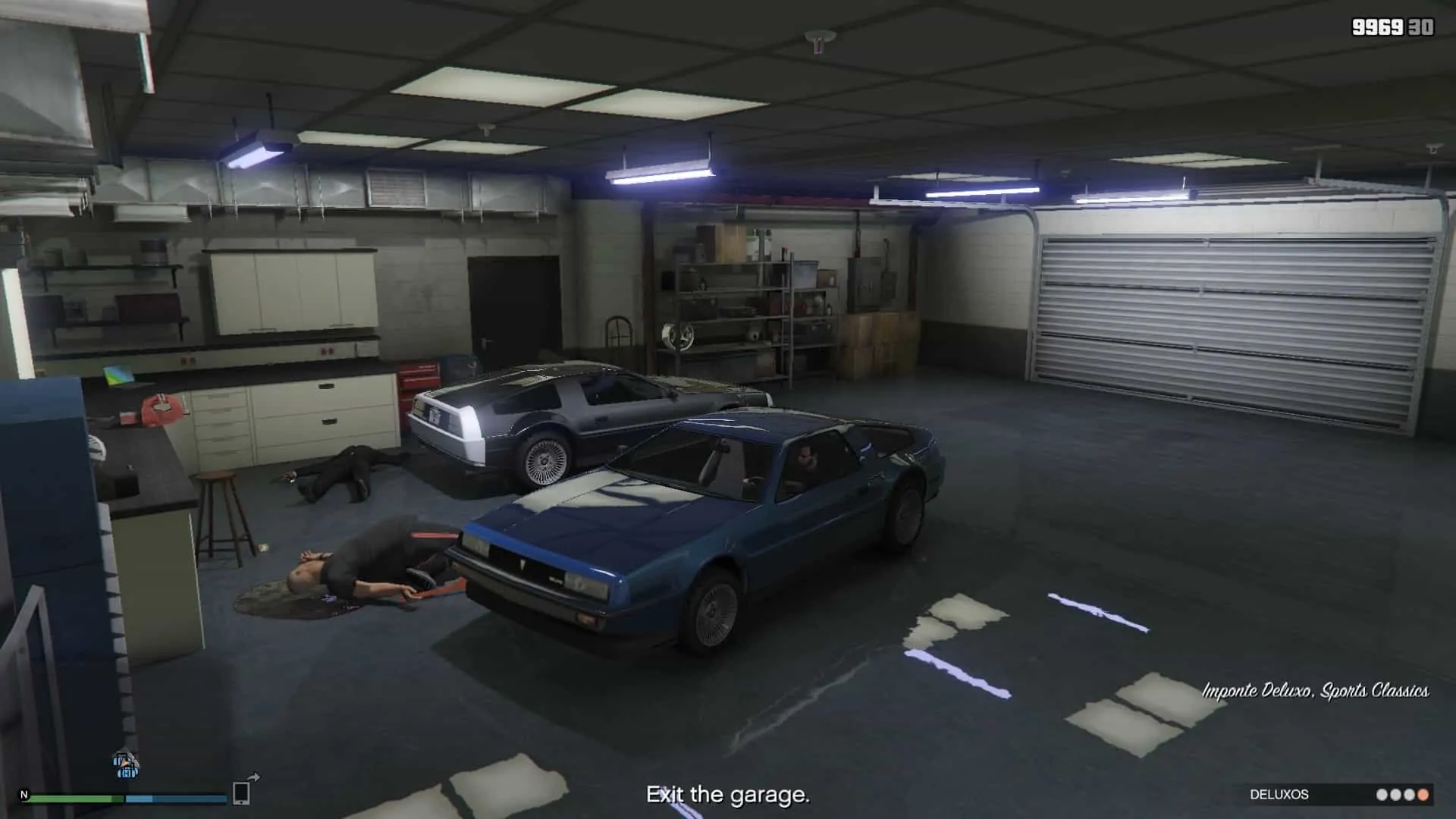Image resolution: width=1456 pixels, height=819 pixels.
Task: Select the DELUXOS mission label
Action: [x=1282, y=794]
